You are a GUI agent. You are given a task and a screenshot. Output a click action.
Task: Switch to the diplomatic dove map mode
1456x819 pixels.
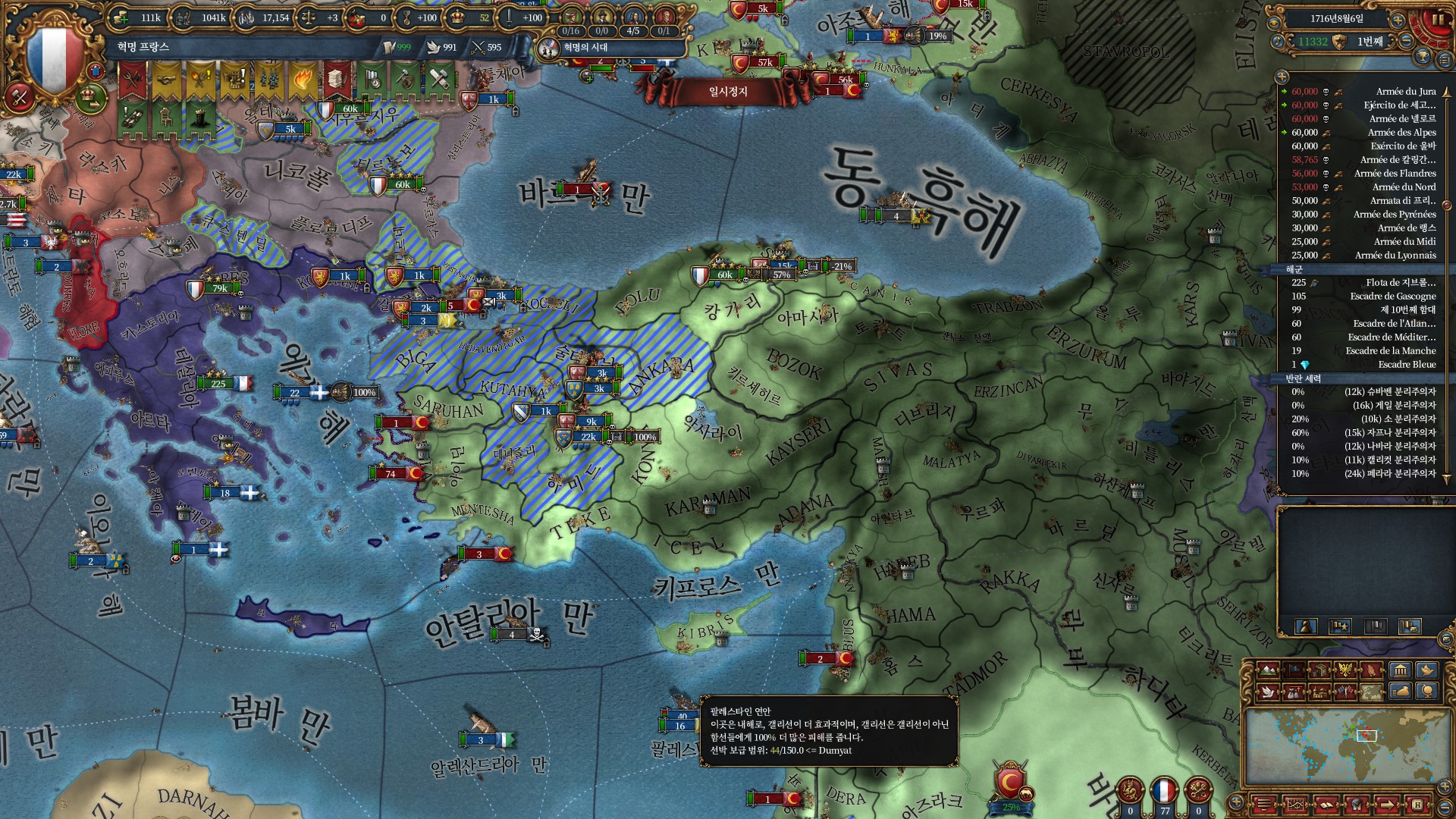(1268, 692)
